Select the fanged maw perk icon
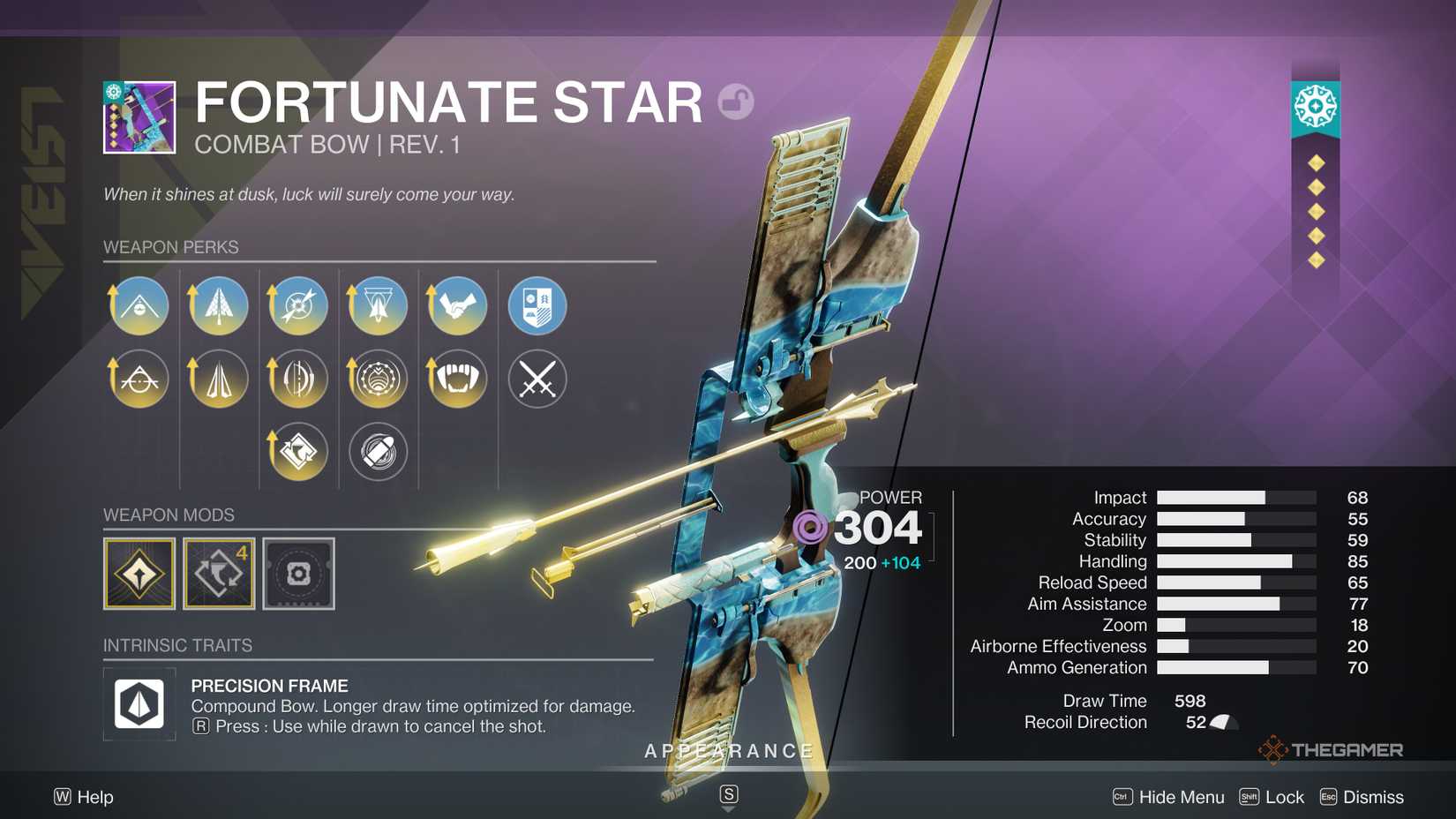 point(458,379)
